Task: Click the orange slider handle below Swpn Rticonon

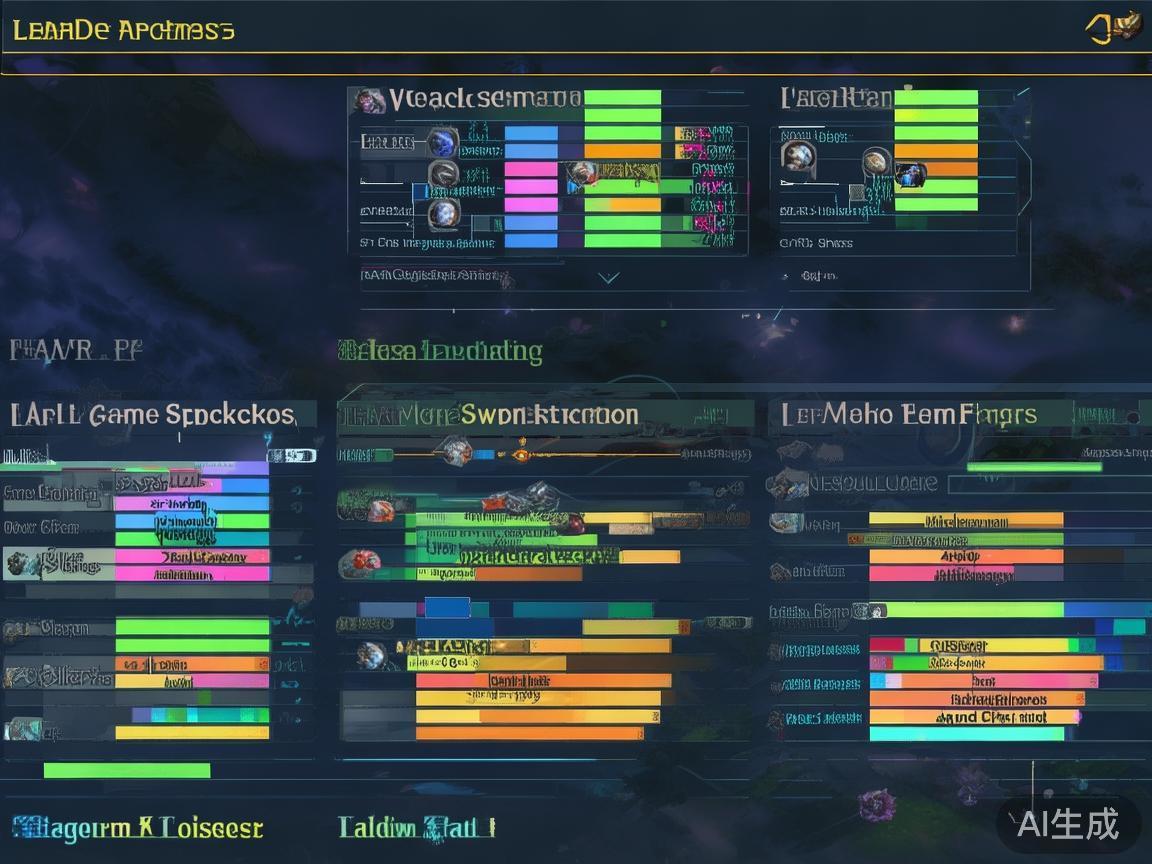Action: pos(520,455)
